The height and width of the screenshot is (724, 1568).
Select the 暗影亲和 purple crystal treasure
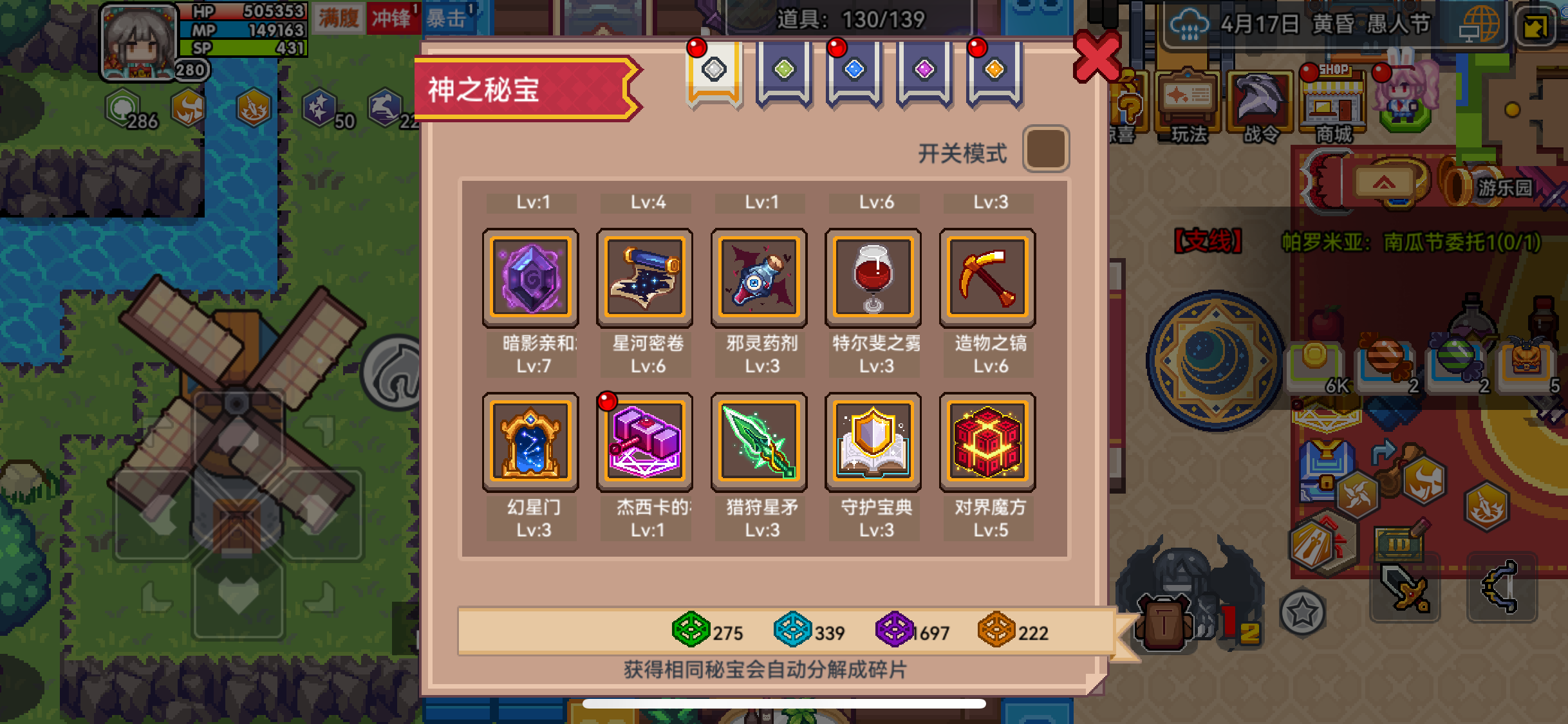coord(530,278)
